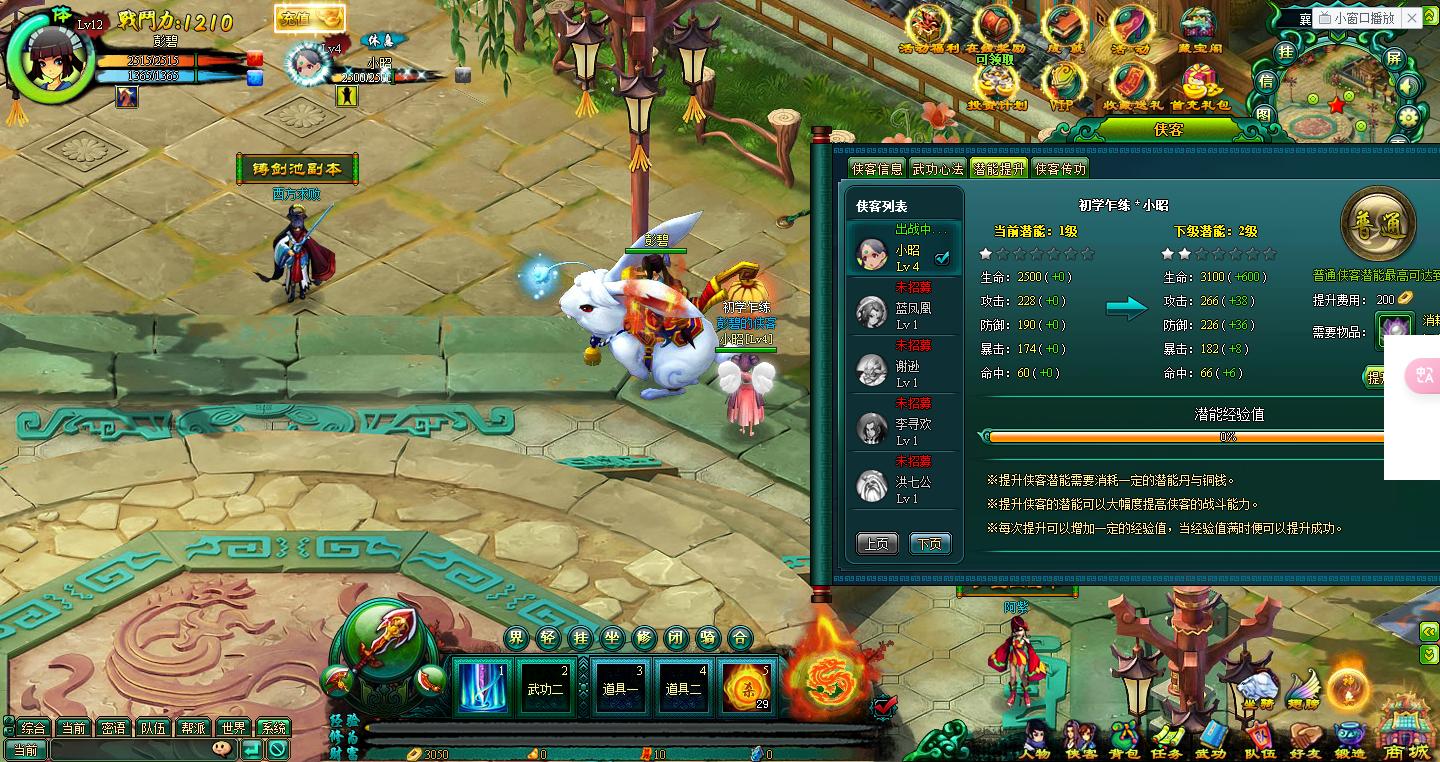The image size is (1440, 762).
Task: Open the VIP icon
Action: coord(1062,85)
